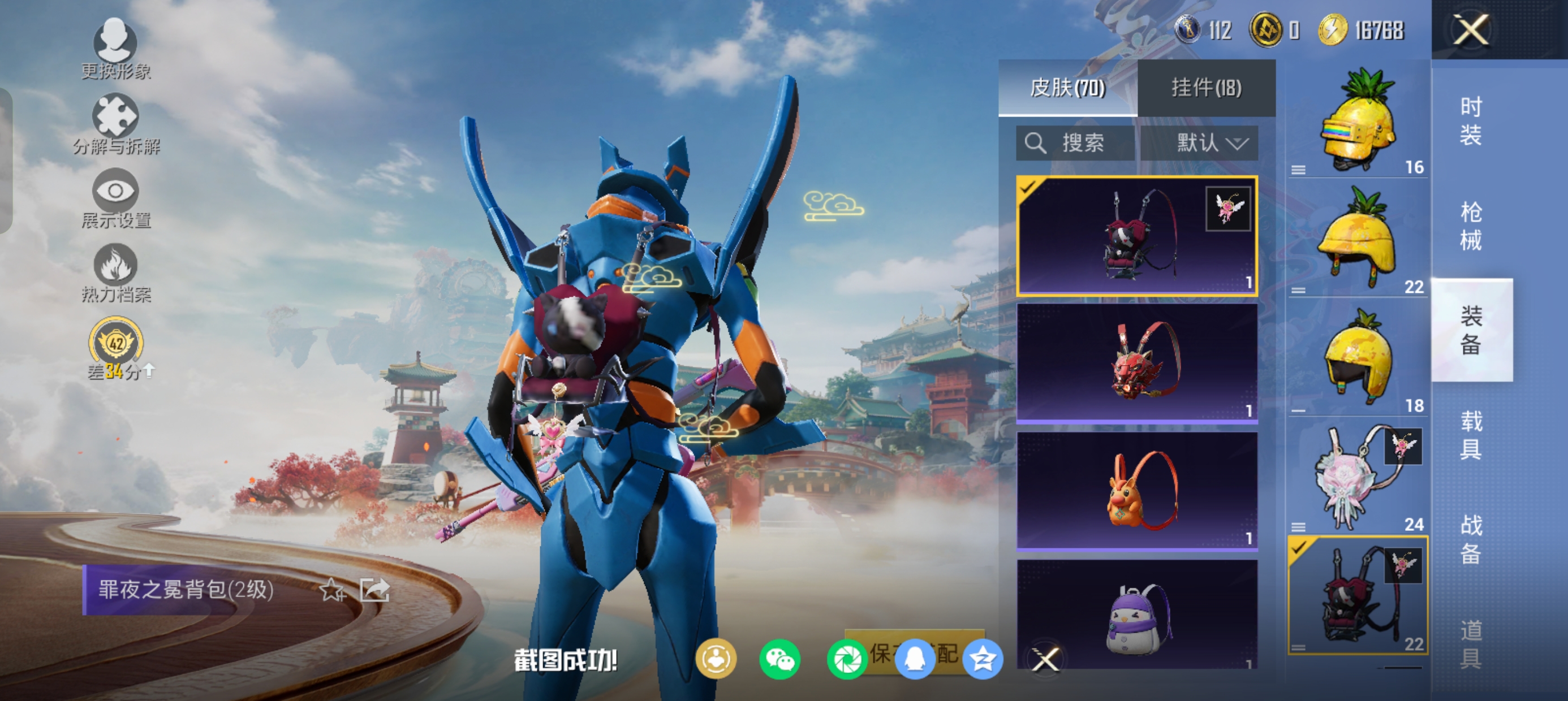Select the 皮肤(70) tab
1568x701 pixels.
click(x=1067, y=88)
